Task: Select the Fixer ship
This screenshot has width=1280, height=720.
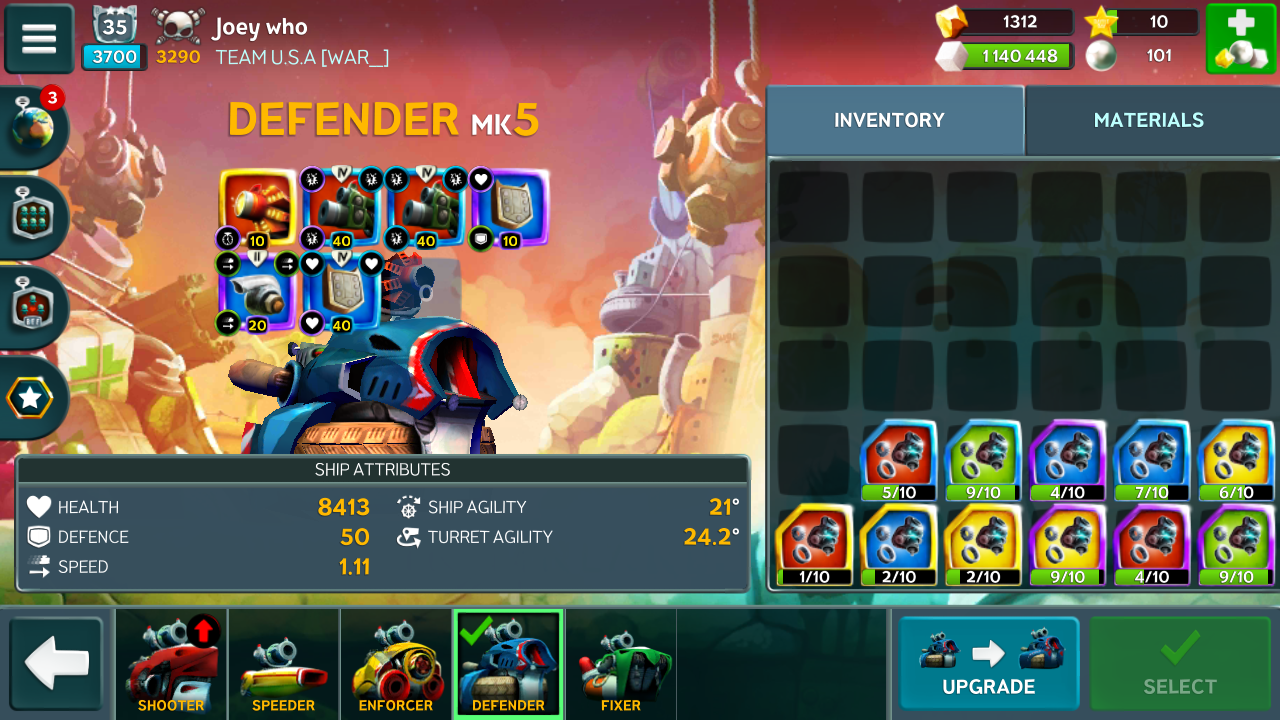Action: (x=621, y=664)
